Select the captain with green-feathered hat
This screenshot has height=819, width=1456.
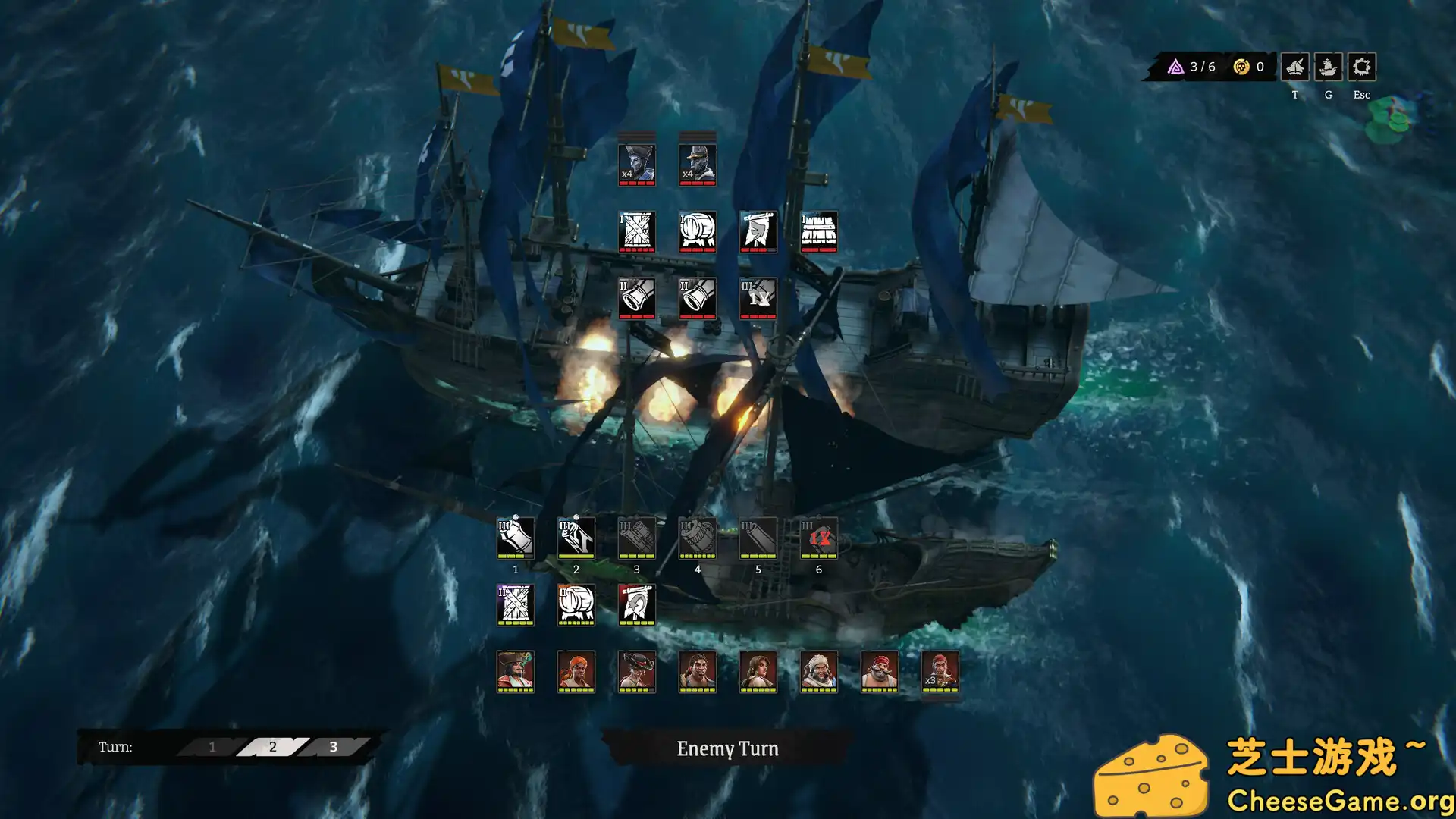pos(516,671)
